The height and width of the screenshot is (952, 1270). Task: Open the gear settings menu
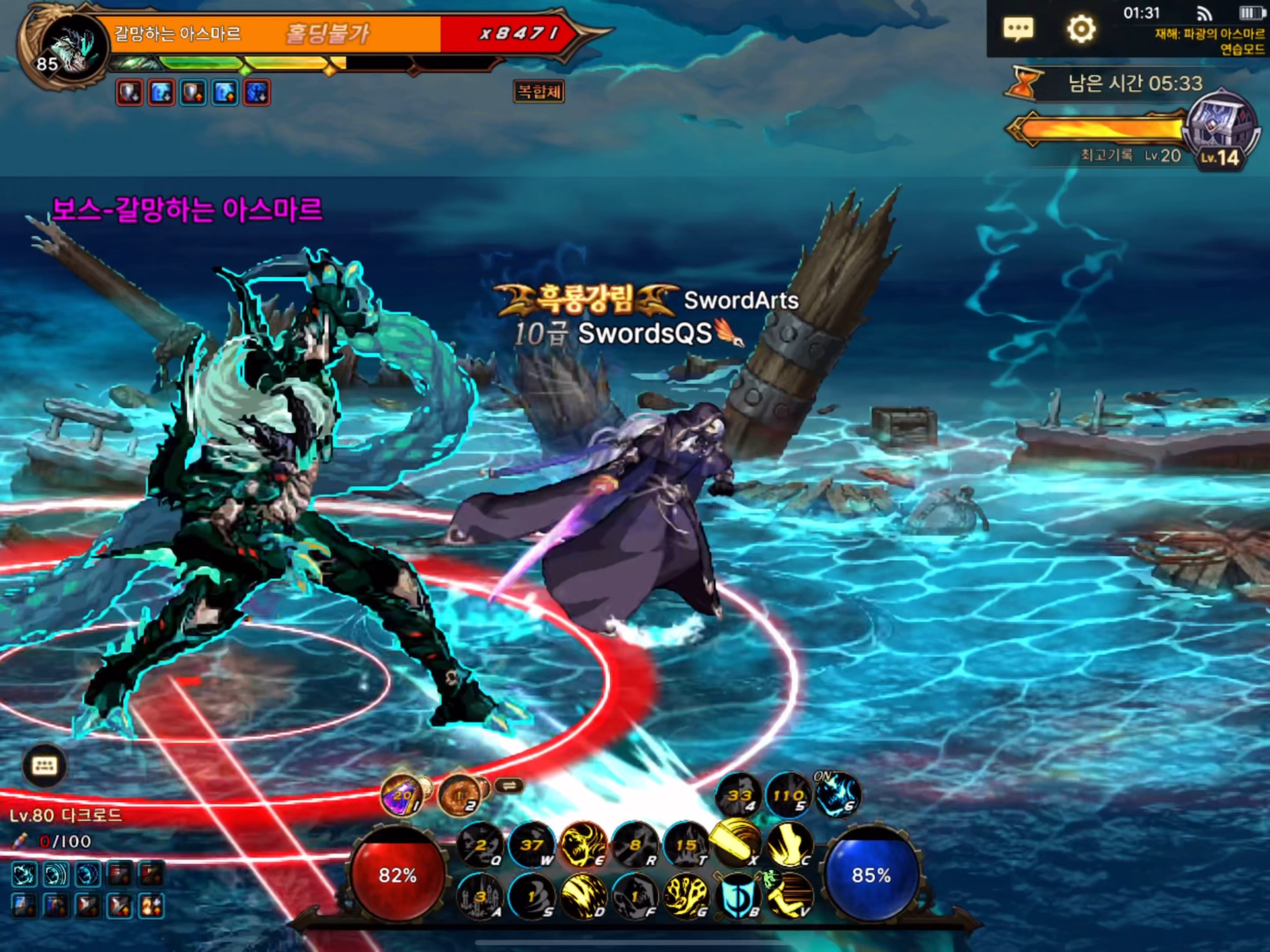coord(1080,29)
